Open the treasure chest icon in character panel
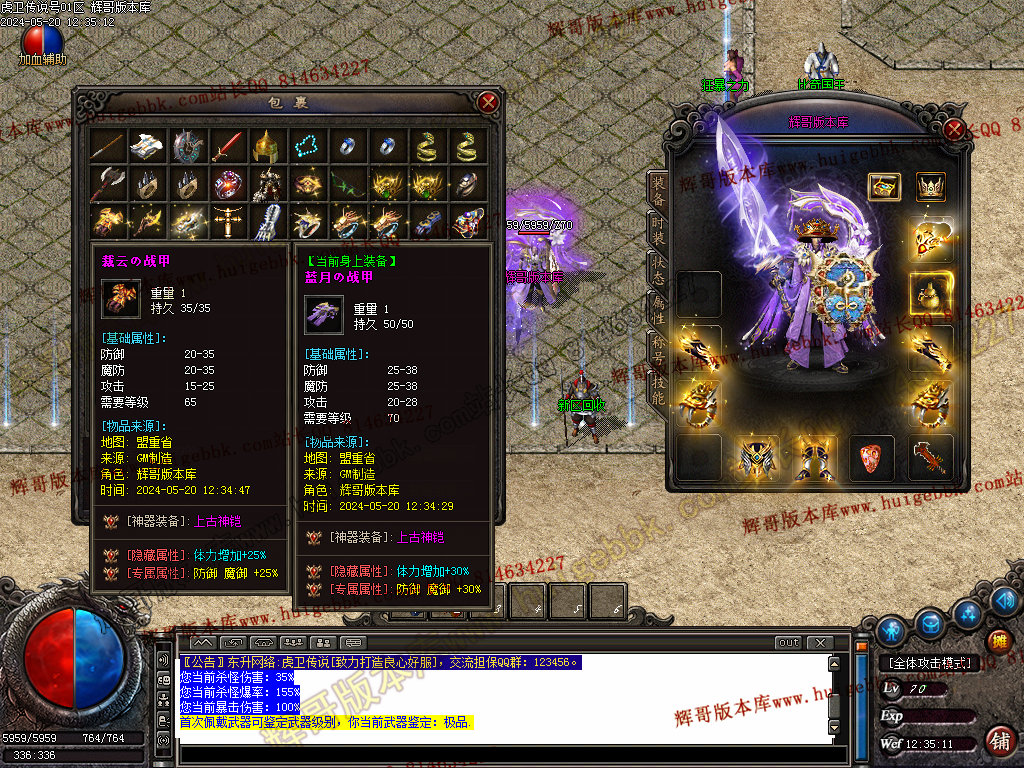Viewport: 1024px width, 768px height. coord(884,187)
